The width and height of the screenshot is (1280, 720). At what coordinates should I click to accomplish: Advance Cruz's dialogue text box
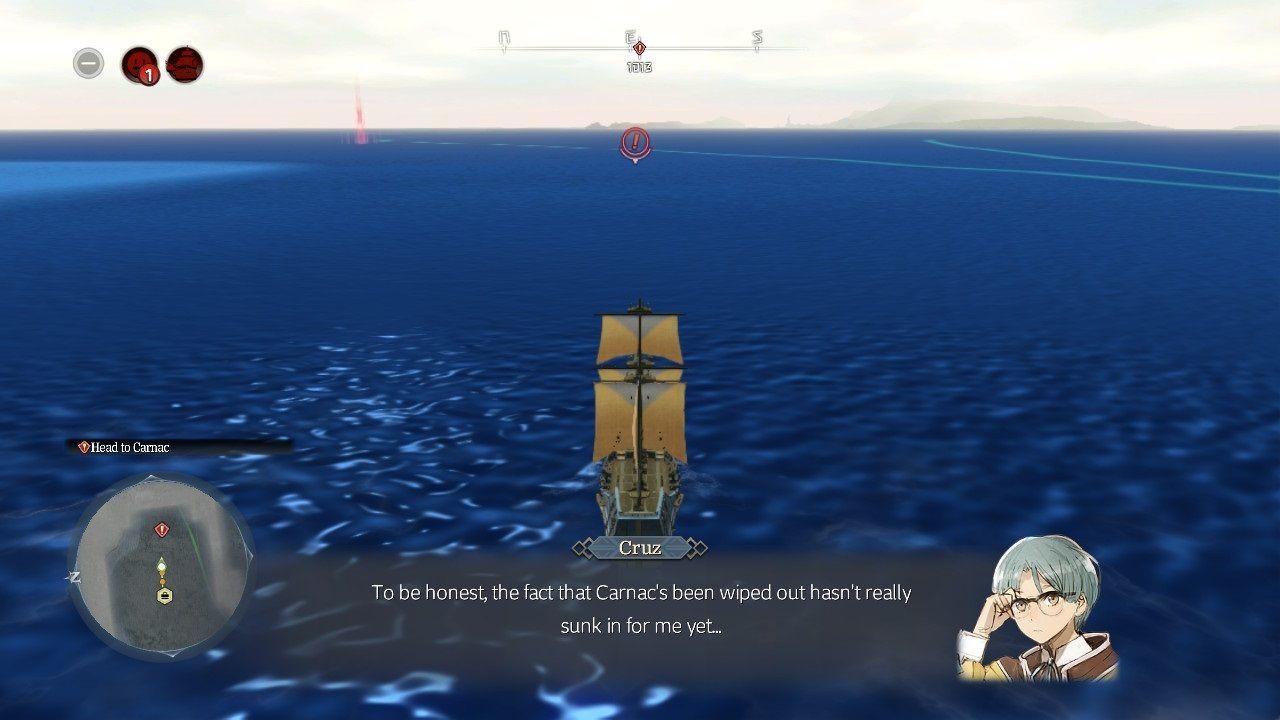pos(640,608)
